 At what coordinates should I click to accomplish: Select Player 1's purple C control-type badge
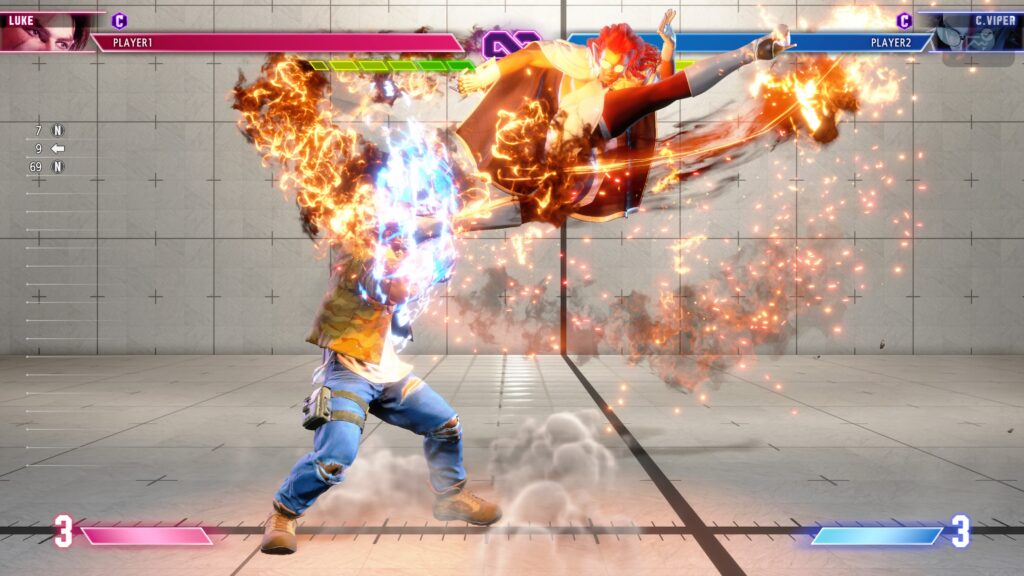pyautogui.click(x=120, y=20)
